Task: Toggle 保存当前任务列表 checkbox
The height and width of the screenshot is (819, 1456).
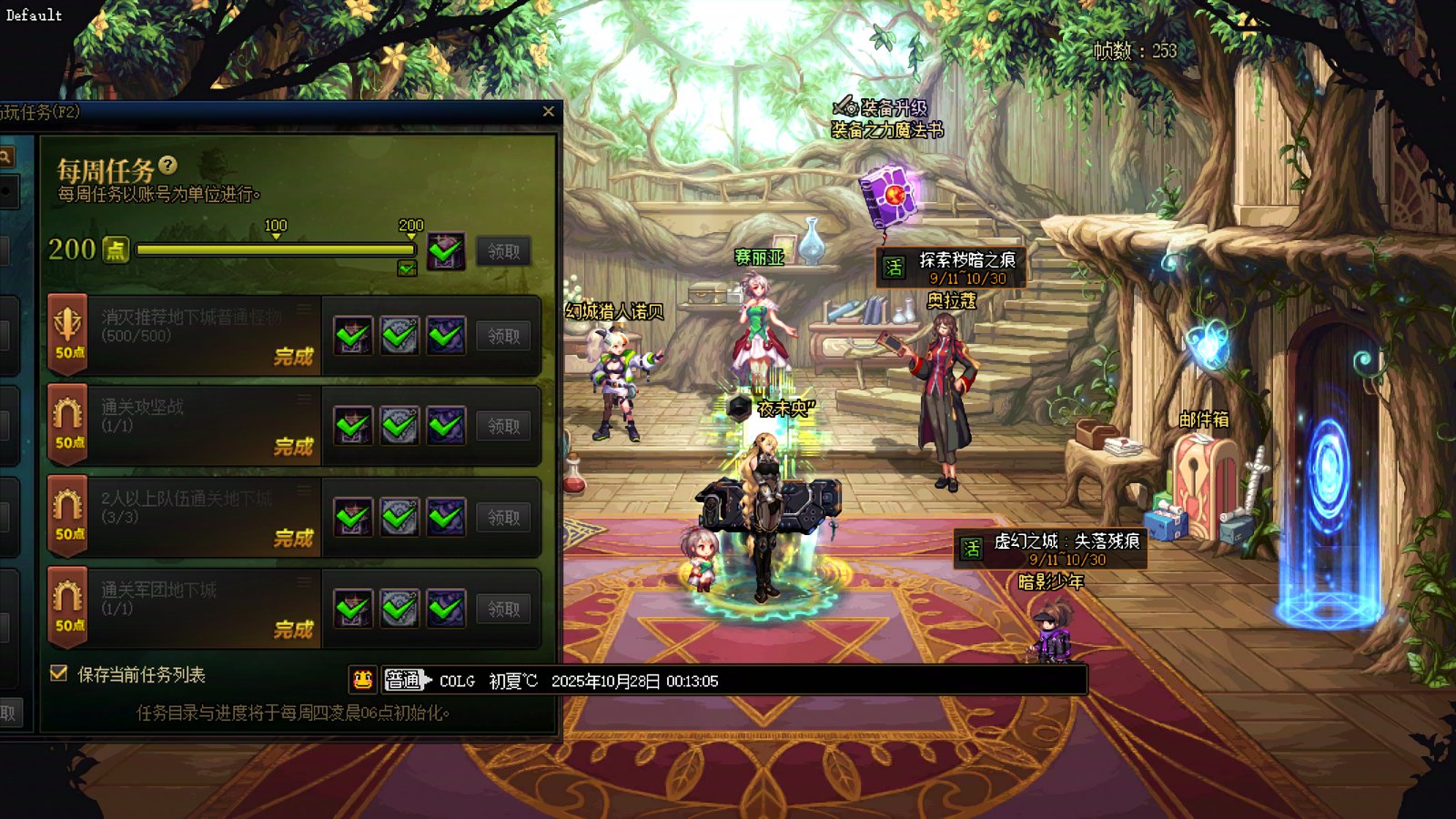Action: (x=59, y=673)
